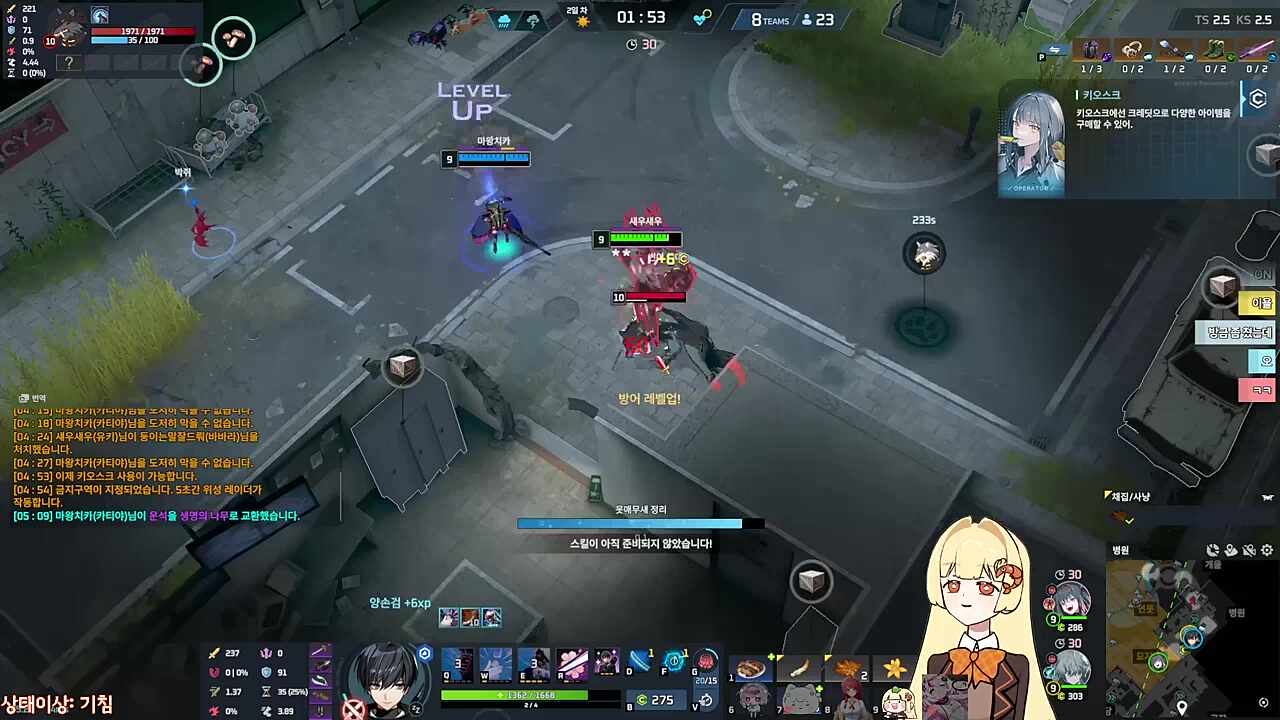Open minimap settings via the gear icon

[1266, 550]
